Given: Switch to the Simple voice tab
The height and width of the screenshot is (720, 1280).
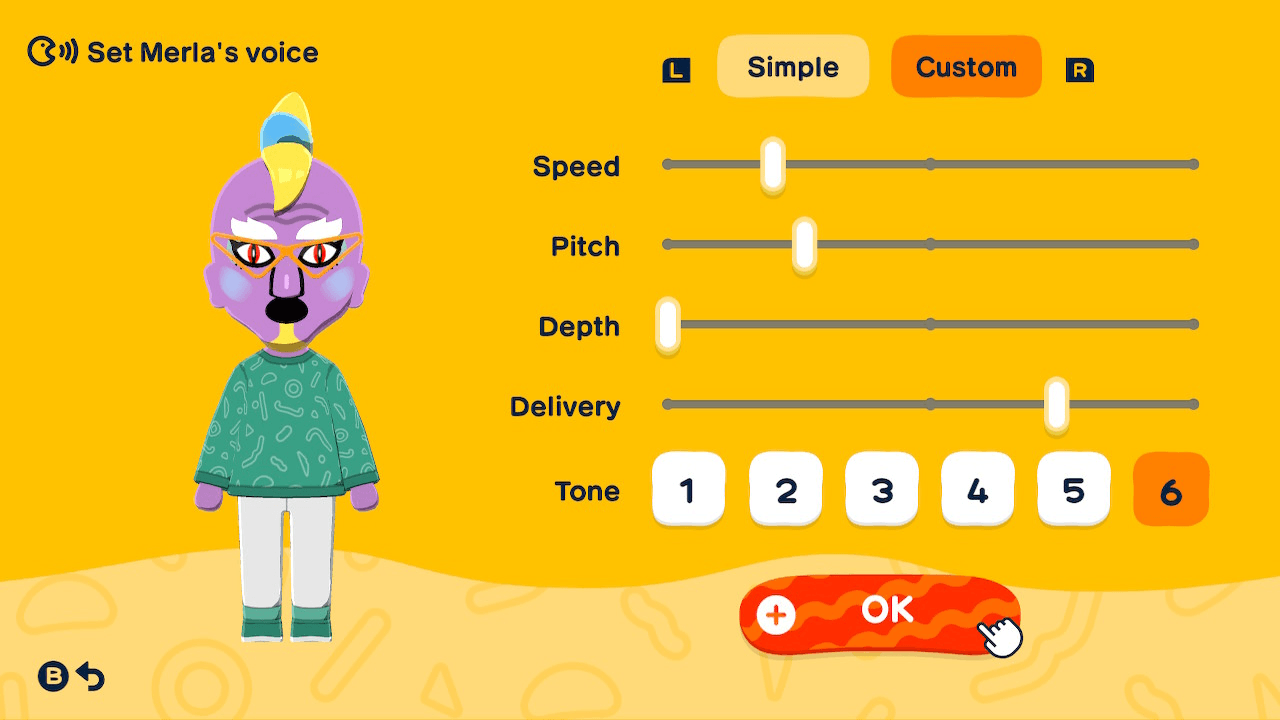Looking at the screenshot, I should (x=793, y=66).
